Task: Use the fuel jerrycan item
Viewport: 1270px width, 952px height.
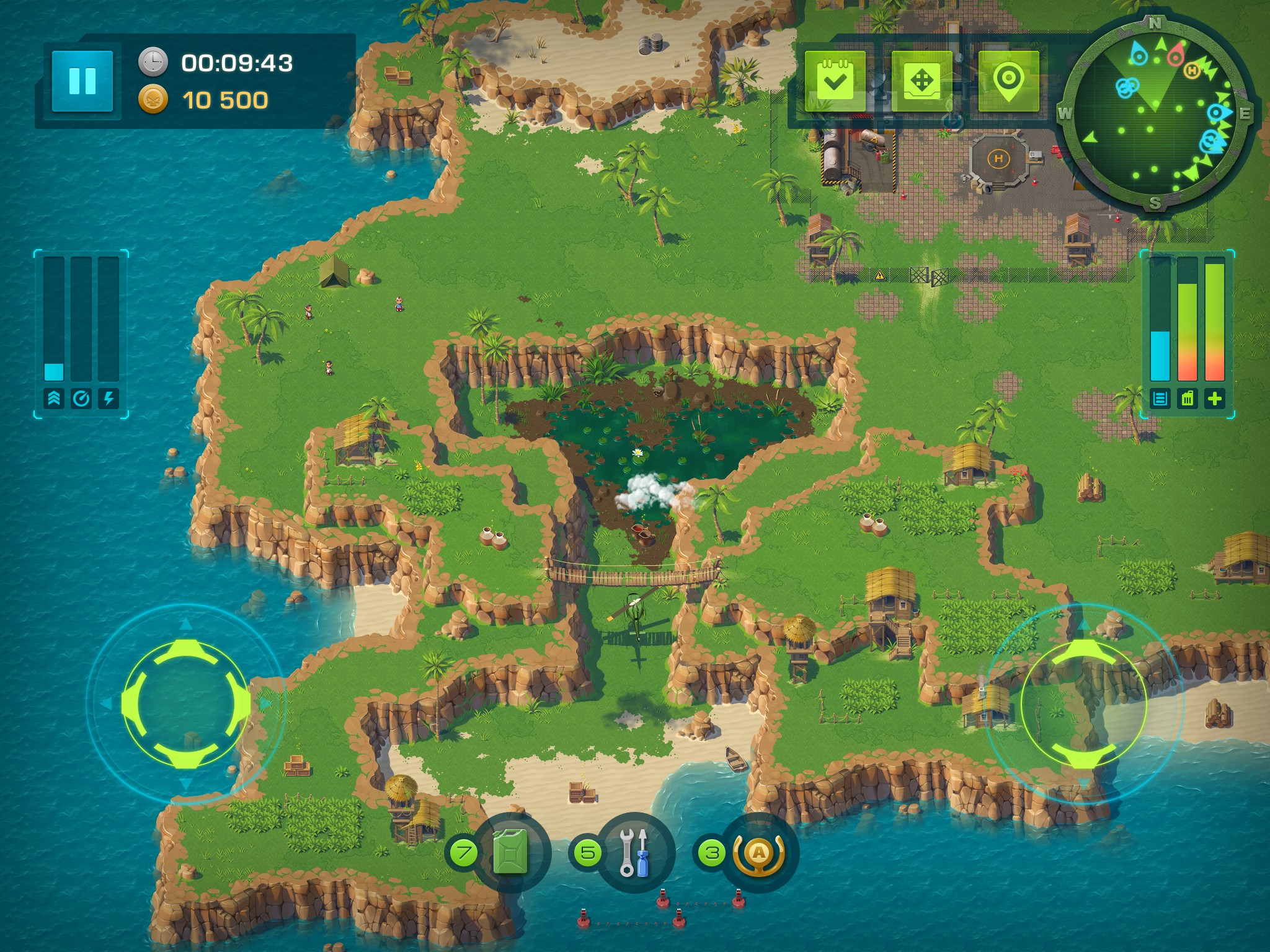Action: [511, 852]
